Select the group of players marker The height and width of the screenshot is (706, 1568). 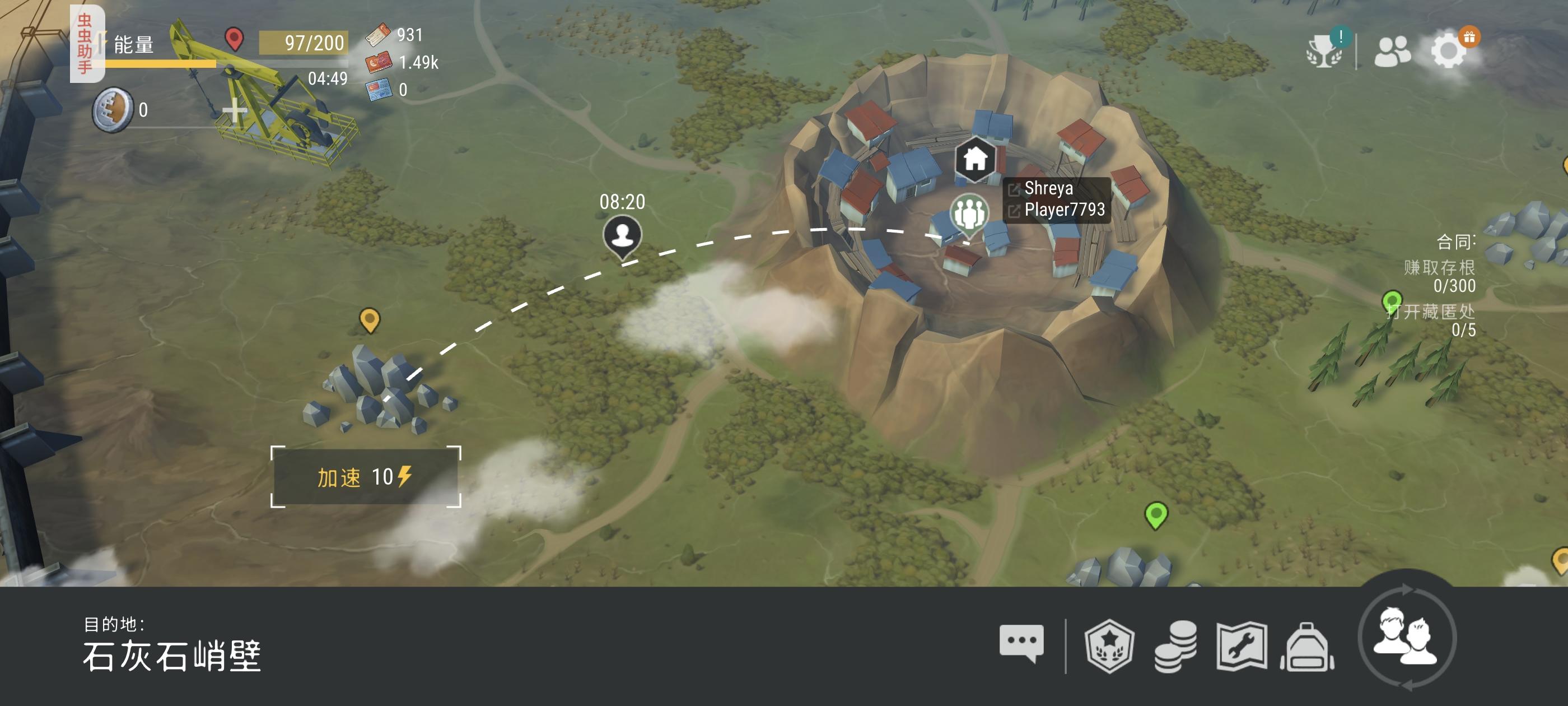tap(969, 212)
